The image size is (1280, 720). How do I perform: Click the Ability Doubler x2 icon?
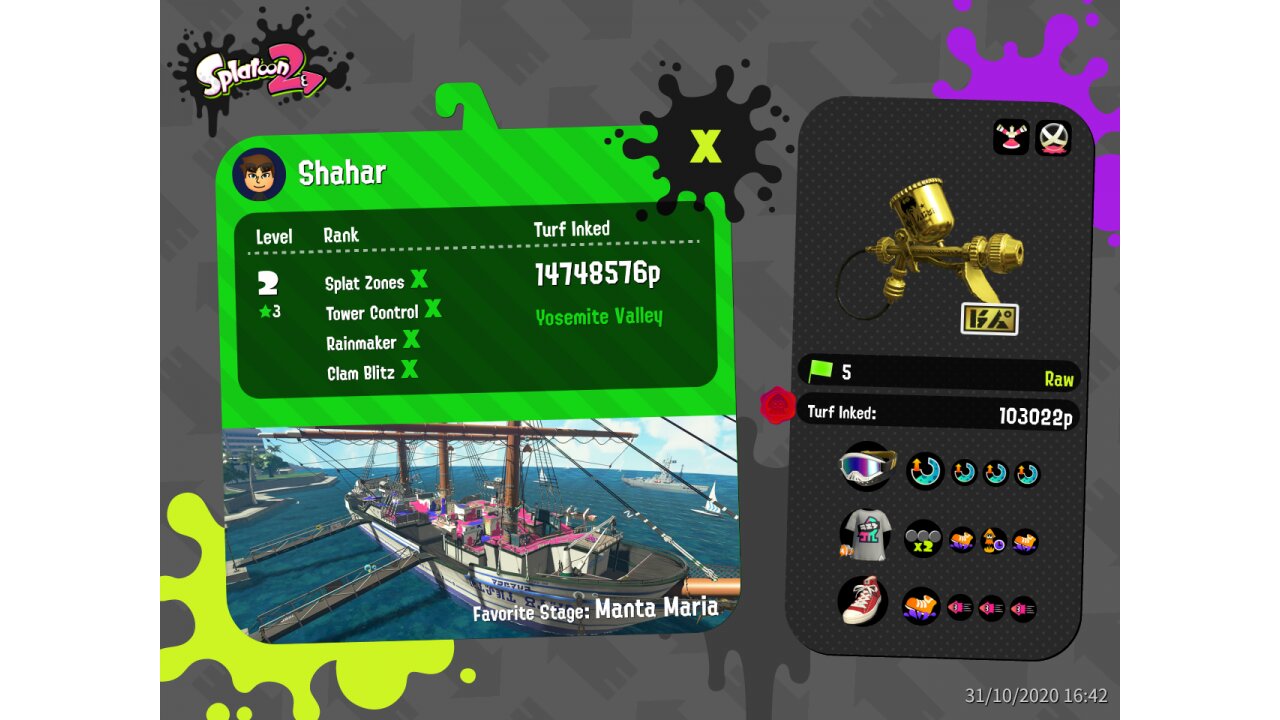tap(923, 539)
